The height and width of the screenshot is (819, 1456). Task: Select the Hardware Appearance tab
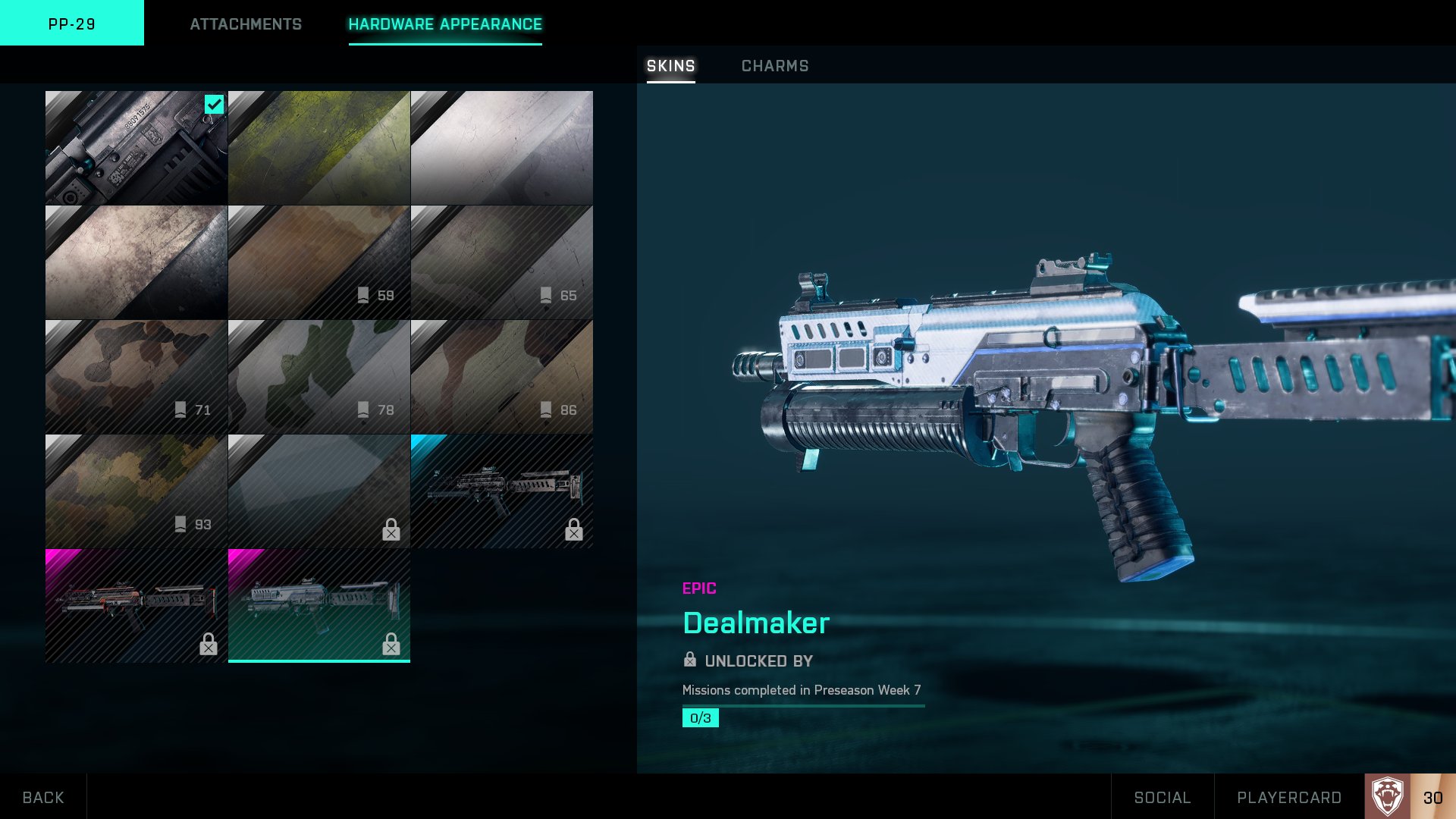pyautogui.click(x=445, y=24)
